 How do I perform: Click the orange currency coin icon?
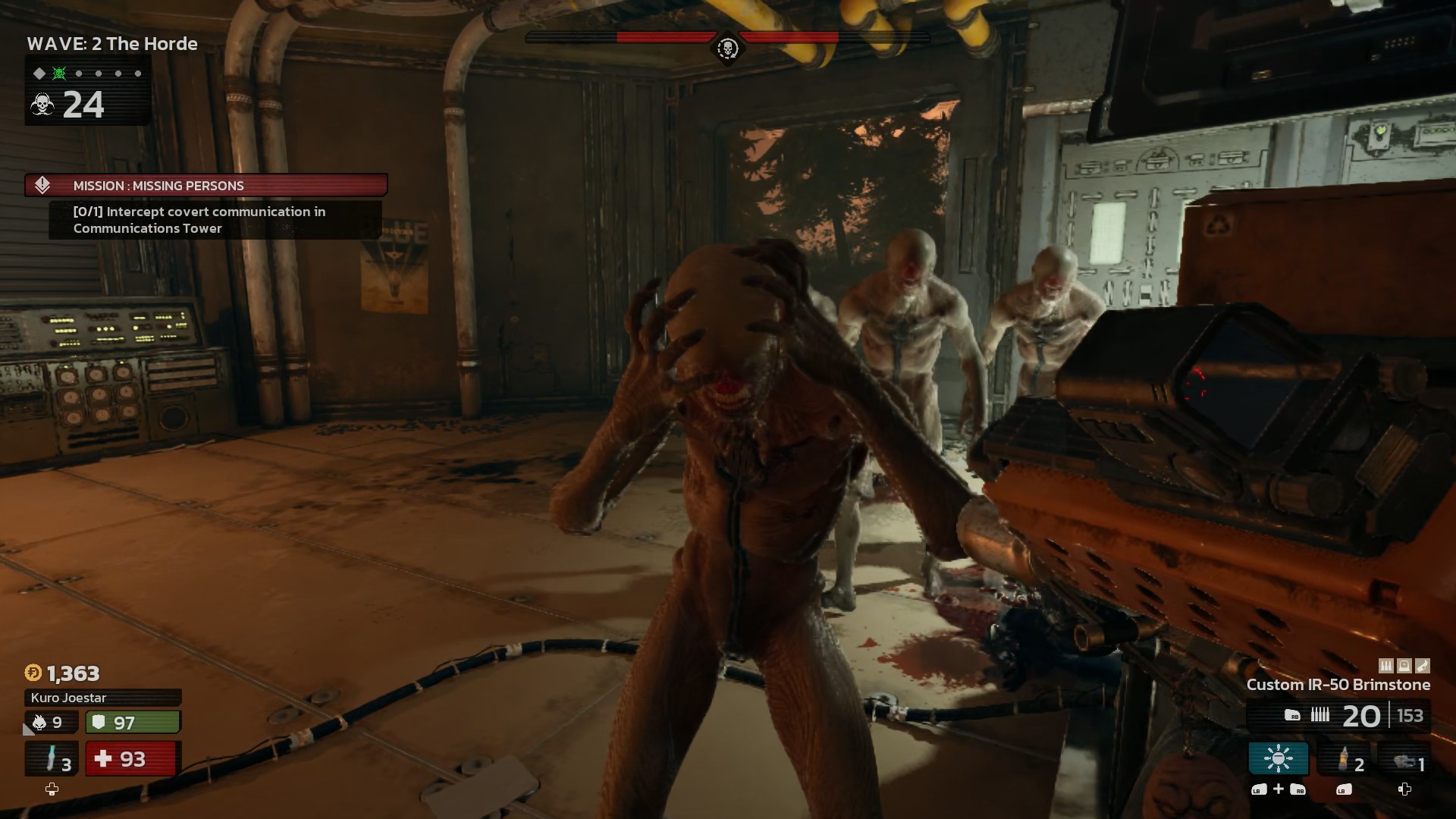[33, 673]
